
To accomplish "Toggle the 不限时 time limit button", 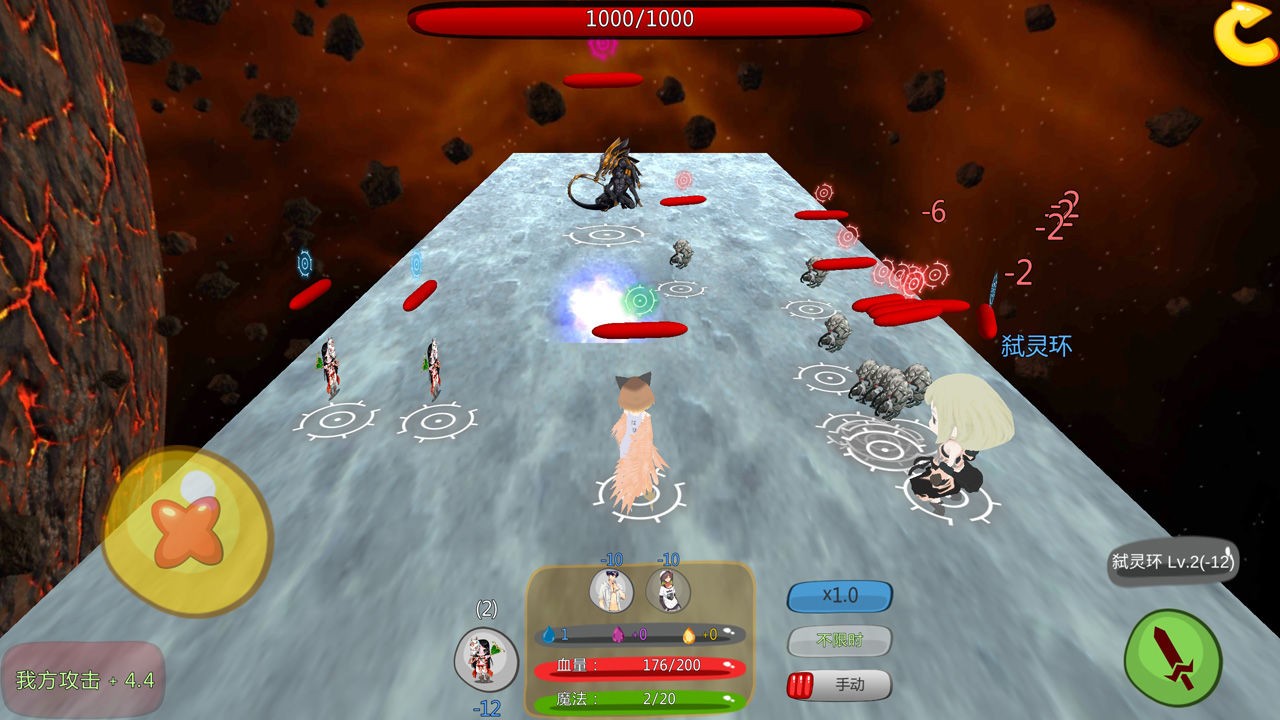I will [x=839, y=640].
